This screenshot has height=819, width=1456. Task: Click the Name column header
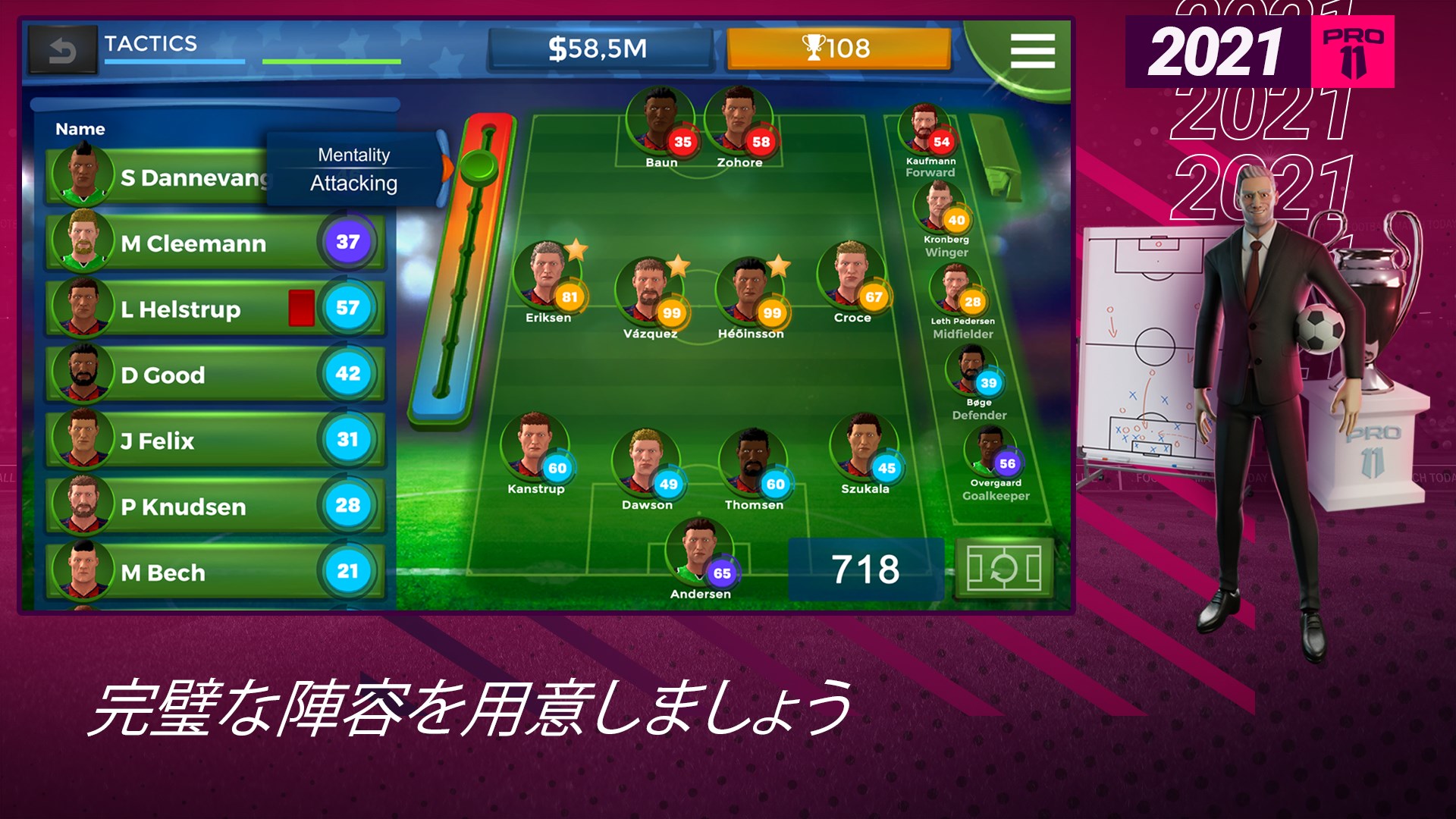[80, 128]
